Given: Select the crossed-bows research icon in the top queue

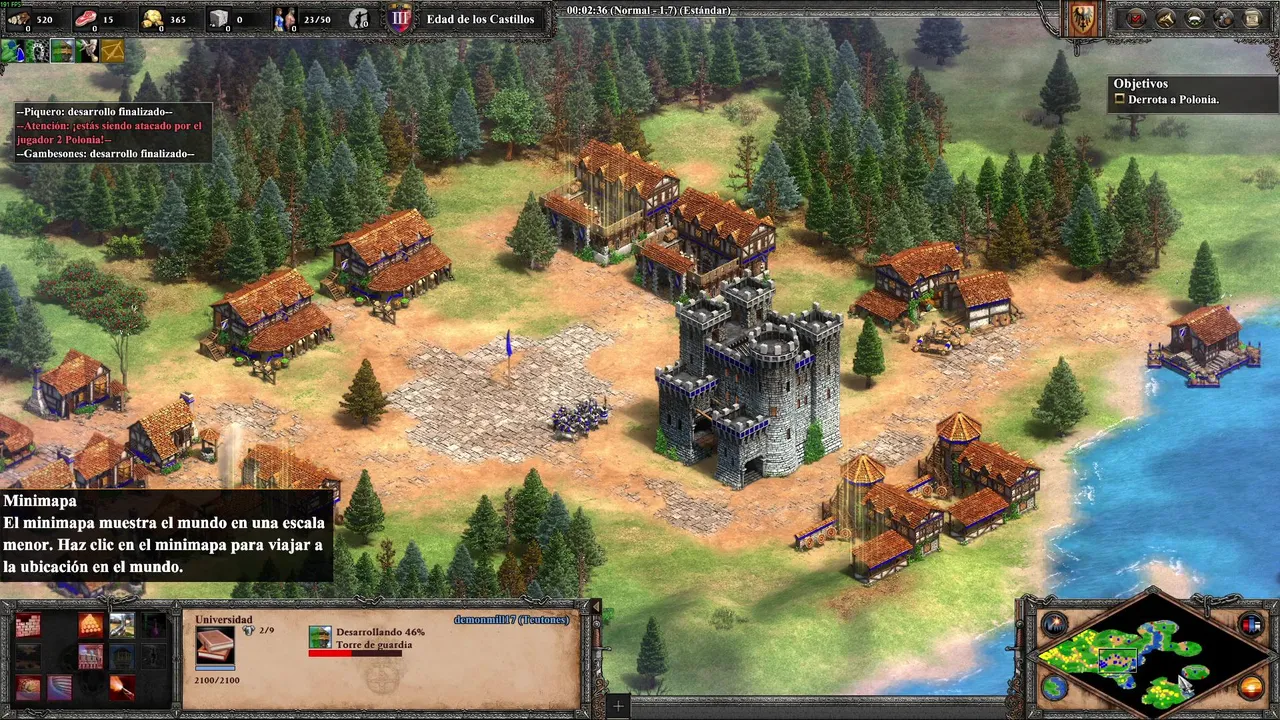Looking at the screenshot, I should [x=112, y=50].
